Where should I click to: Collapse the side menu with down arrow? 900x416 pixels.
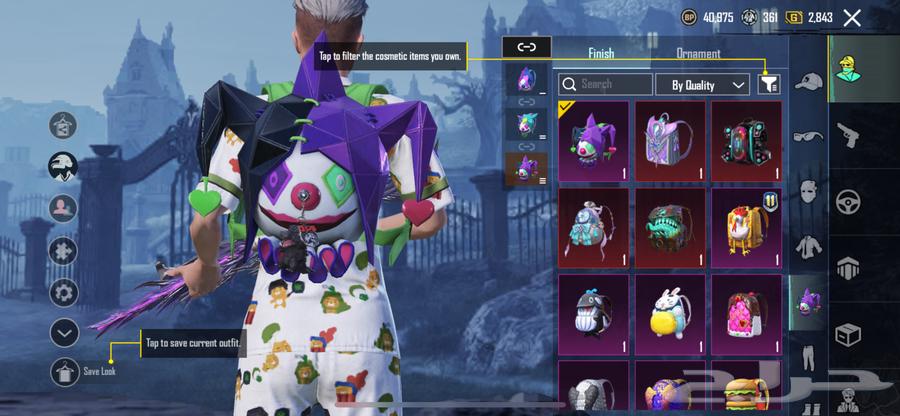point(63,332)
